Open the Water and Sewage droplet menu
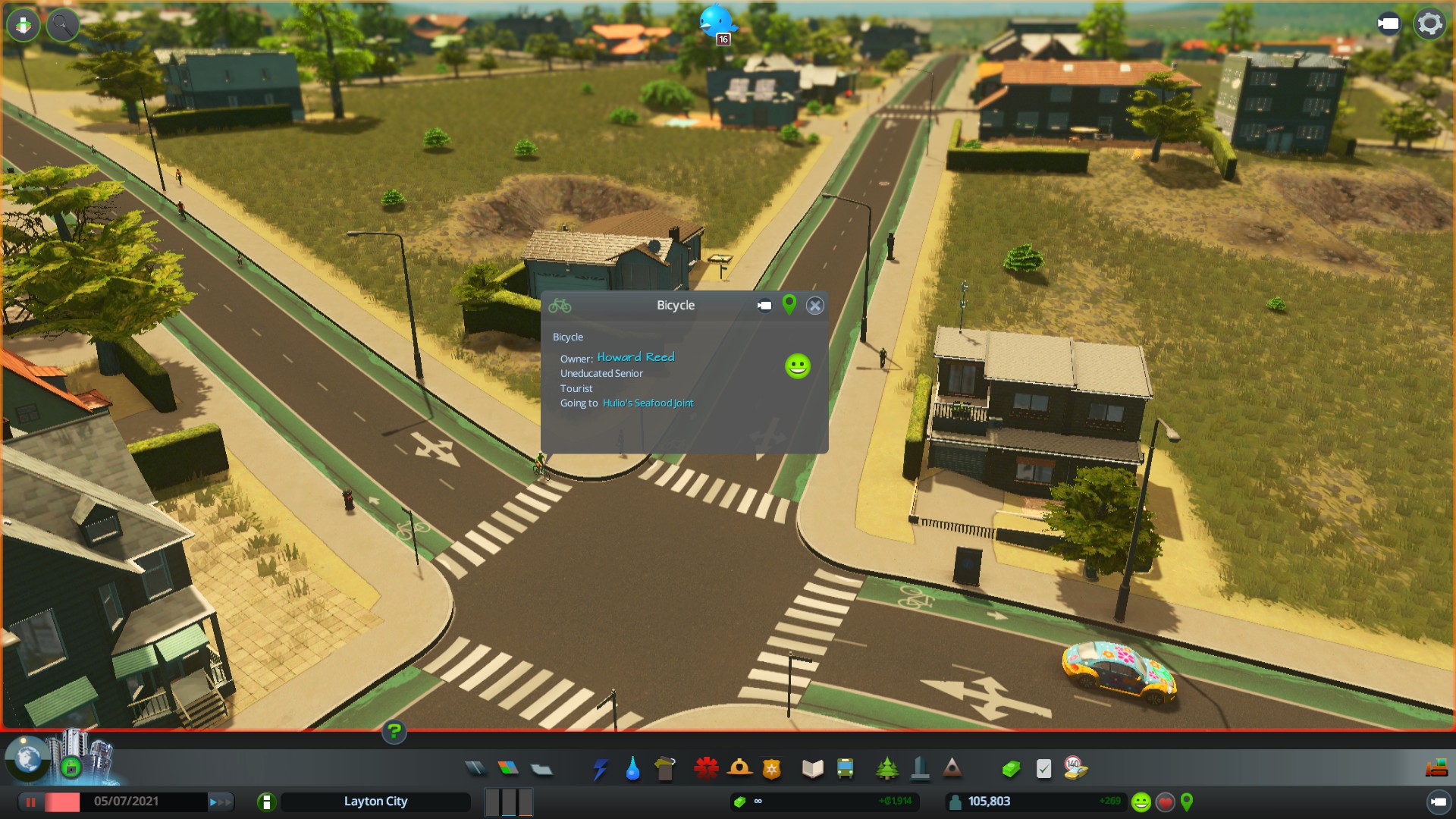Image resolution: width=1456 pixels, height=819 pixels. point(632,769)
